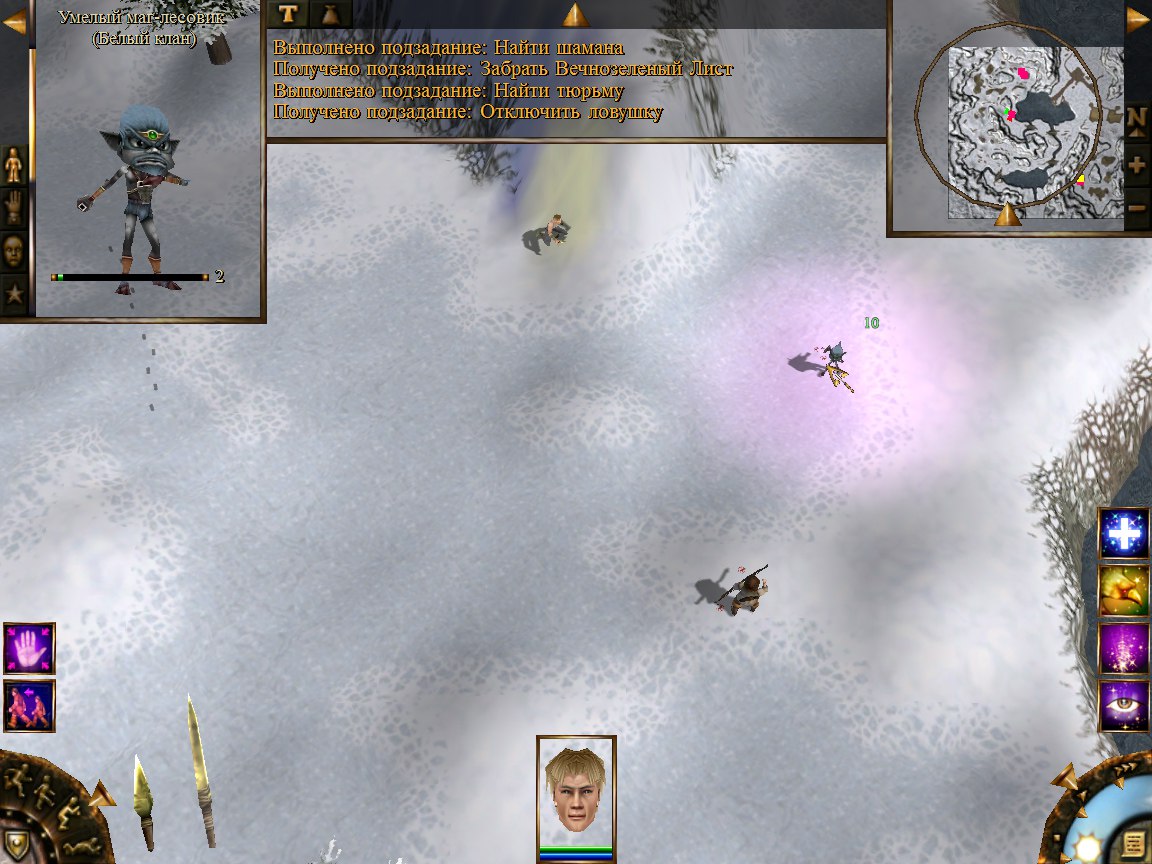This screenshot has width=1152, height=864.
Task: Toggle the message log T button
Action: [x=288, y=13]
